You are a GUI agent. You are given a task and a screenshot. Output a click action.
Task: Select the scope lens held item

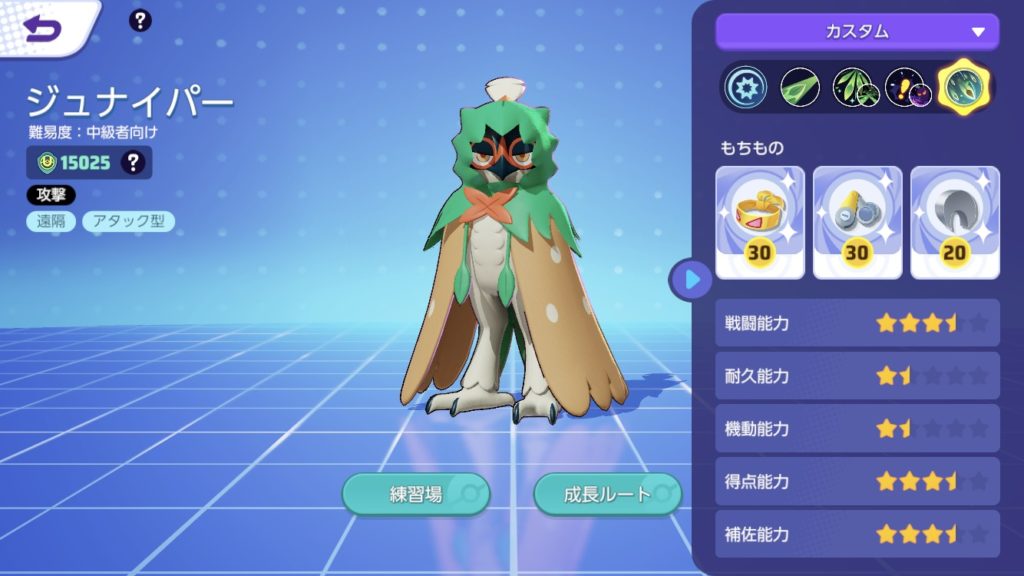point(857,221)
